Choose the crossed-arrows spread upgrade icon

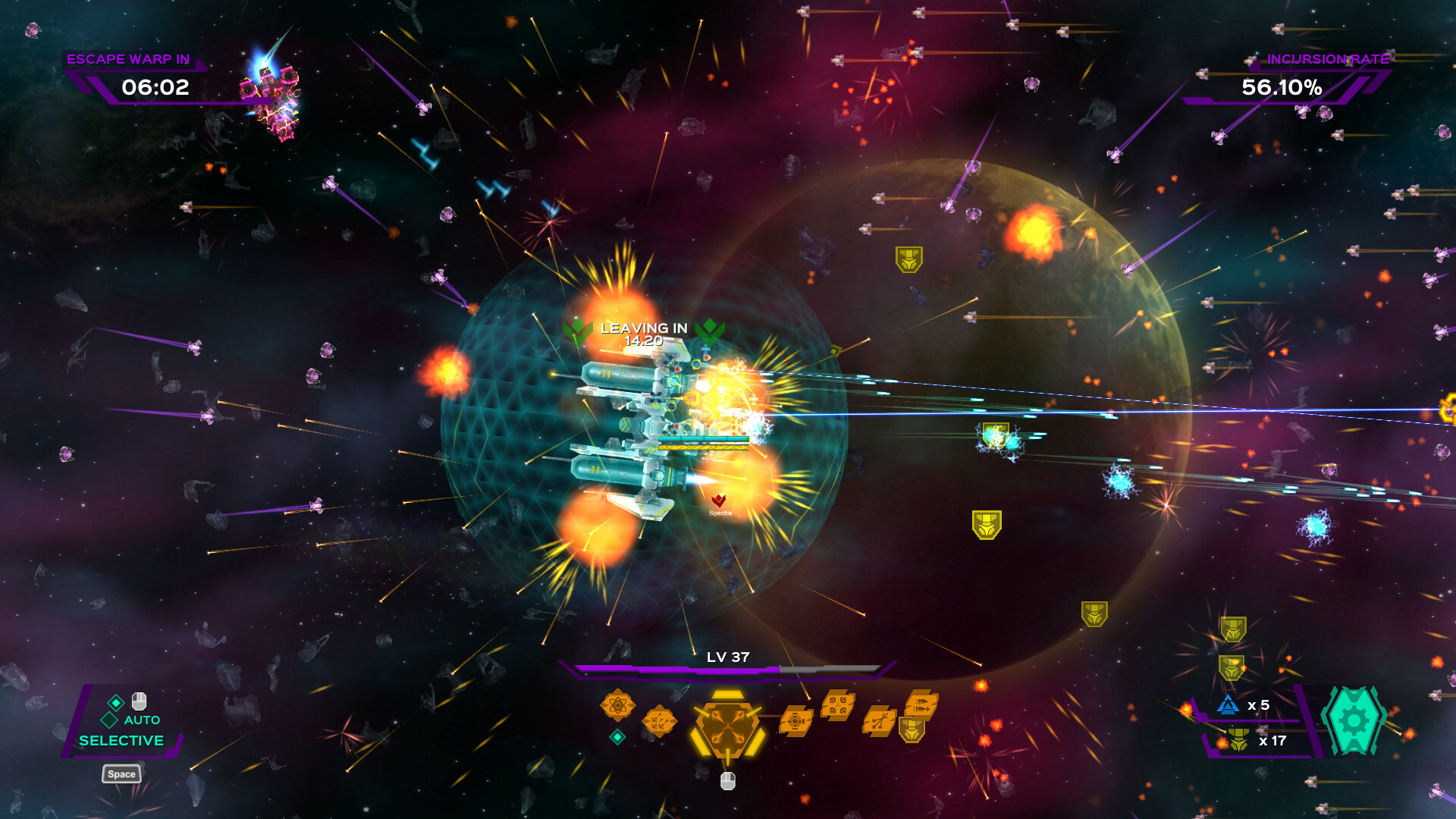point(880,721)
